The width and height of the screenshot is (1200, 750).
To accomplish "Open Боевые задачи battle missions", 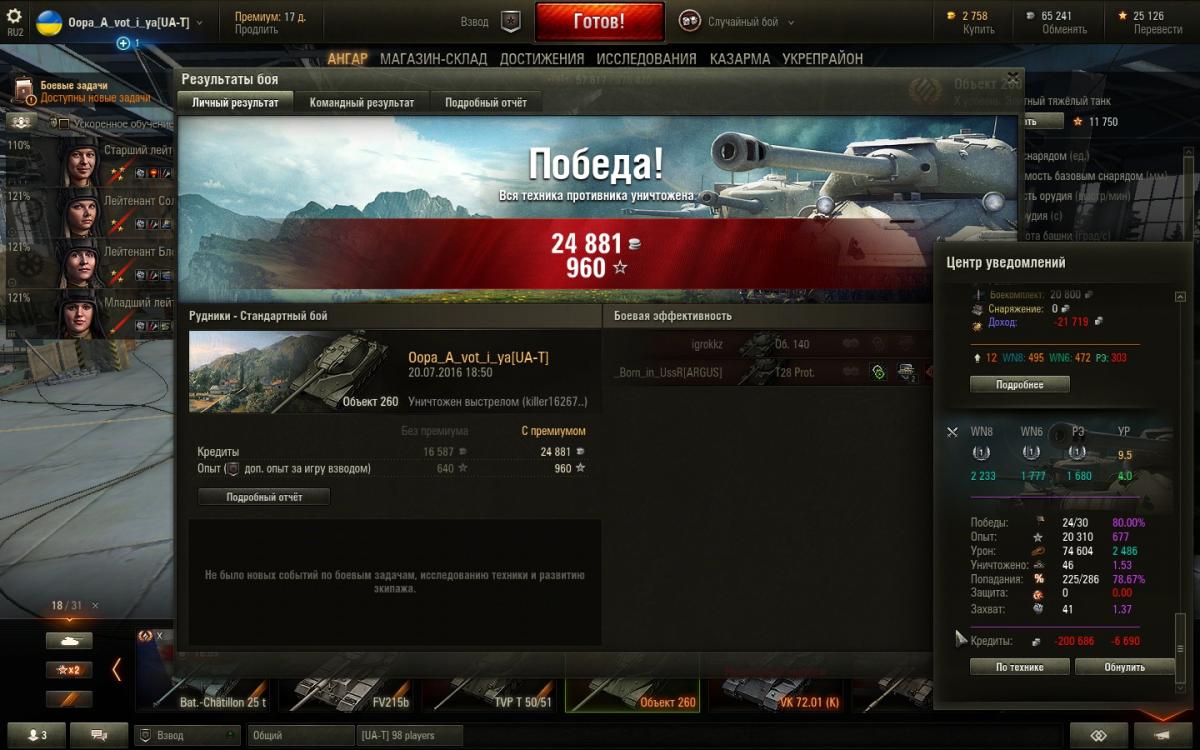I will [73, 86].
